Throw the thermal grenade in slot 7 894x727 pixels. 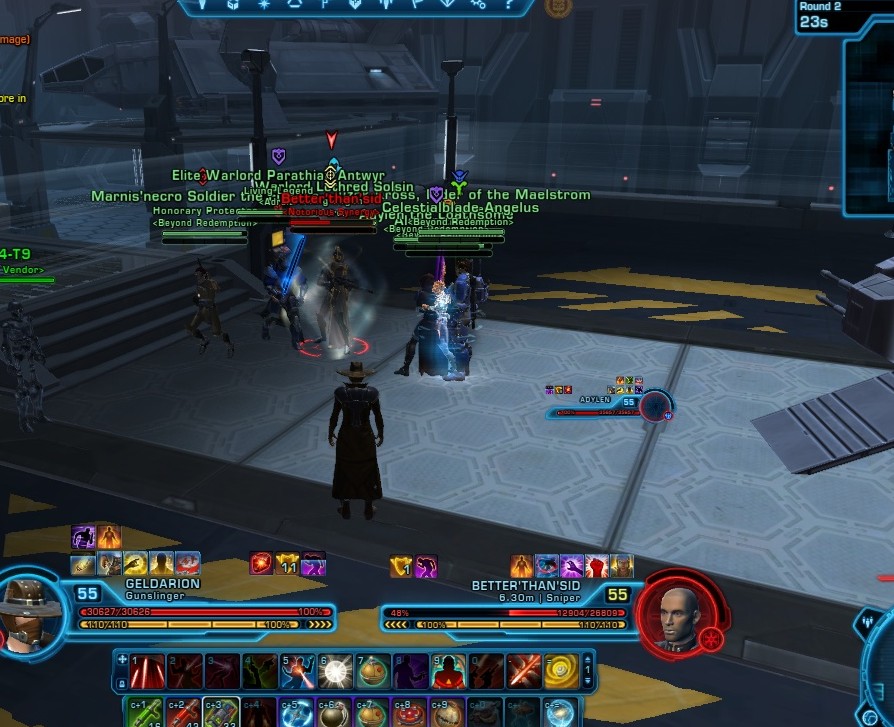[372, 672]
